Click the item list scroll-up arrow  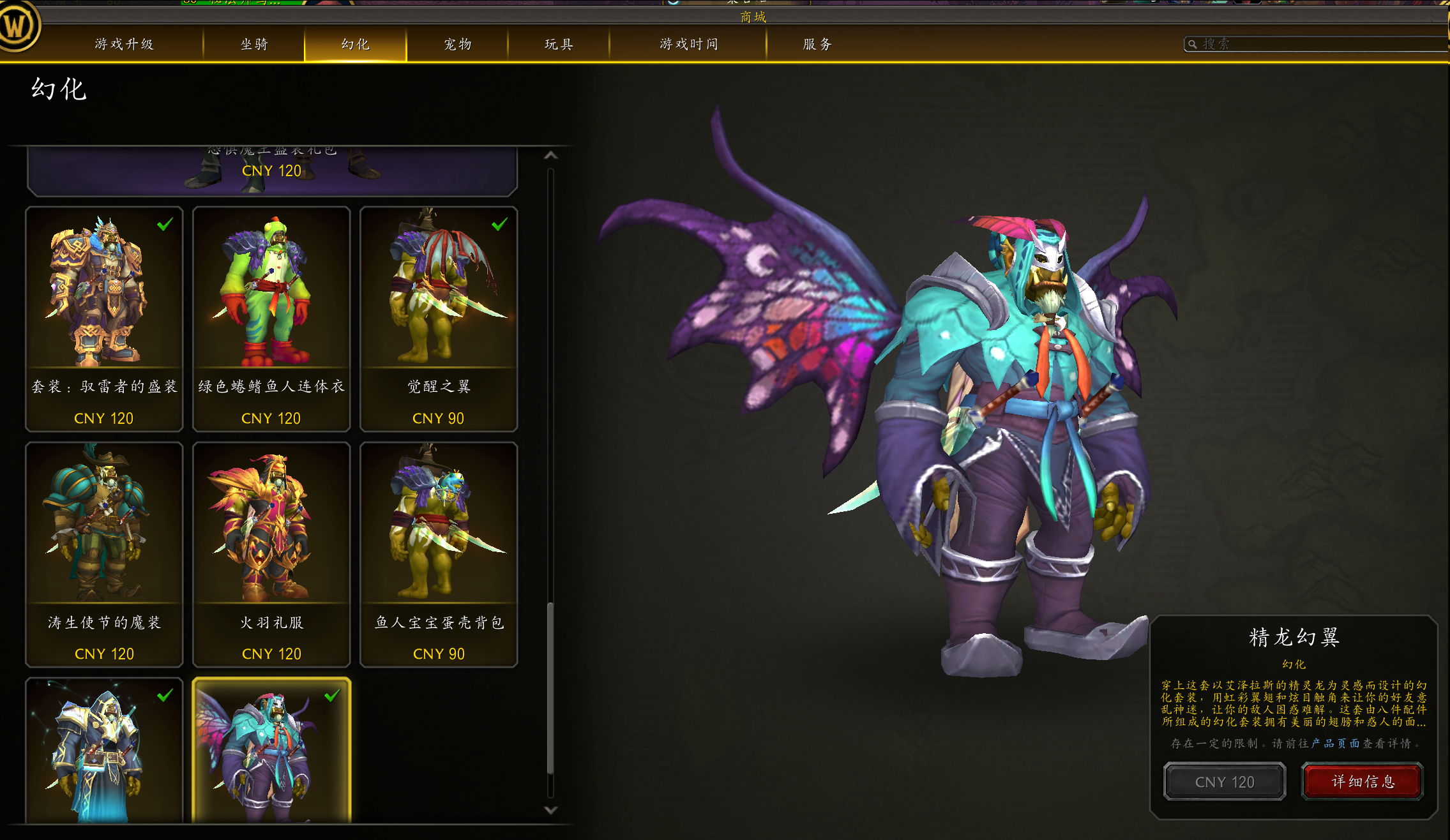[x=550, y=155]
